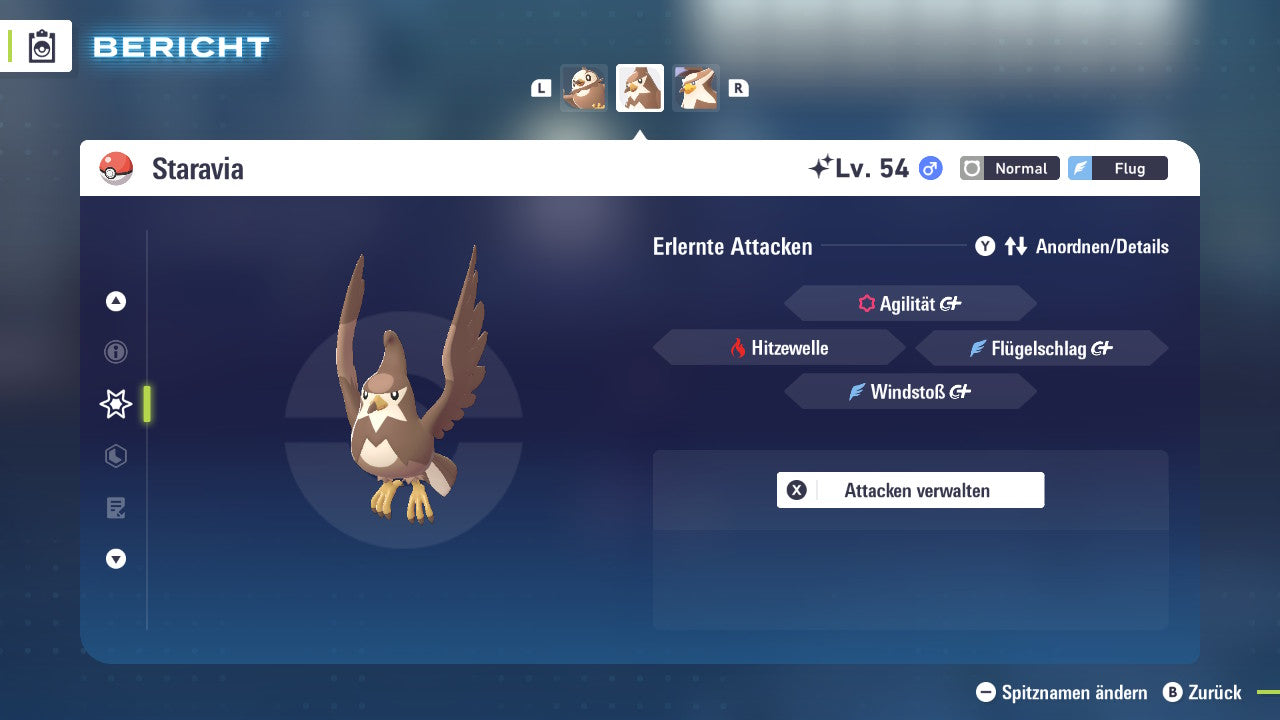The height and width of the screenshot is (720, 1280).
Task: Expand upward using the sidebar up arrow
Action: point(116,300)
